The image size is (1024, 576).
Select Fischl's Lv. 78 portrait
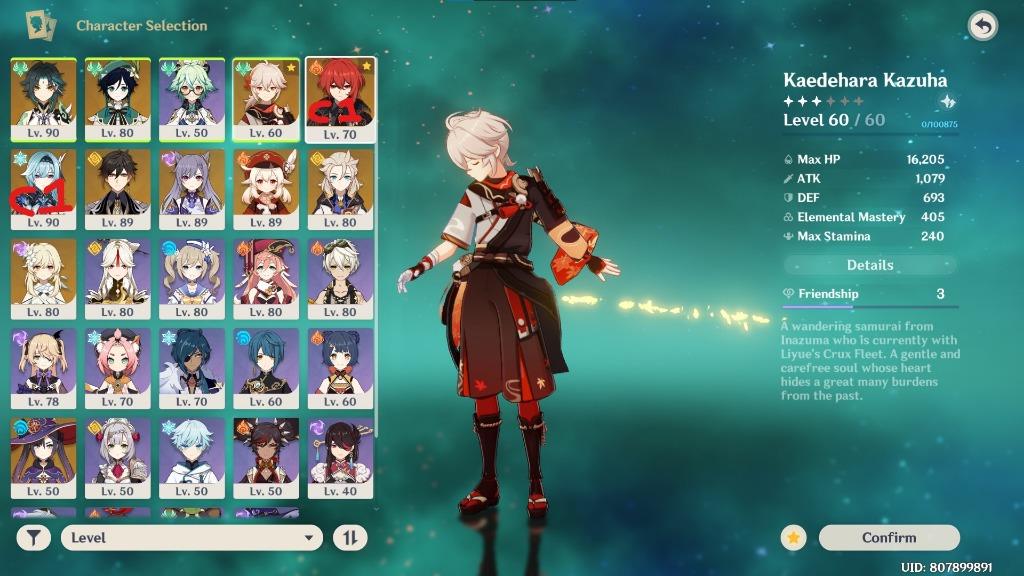(43, 367)
